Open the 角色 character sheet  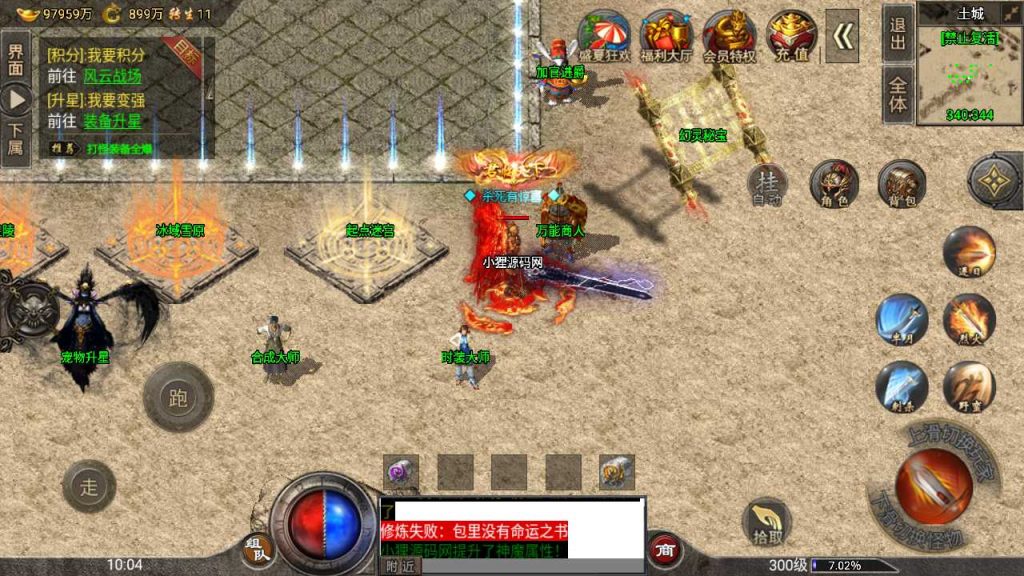(x=834, y=183)
